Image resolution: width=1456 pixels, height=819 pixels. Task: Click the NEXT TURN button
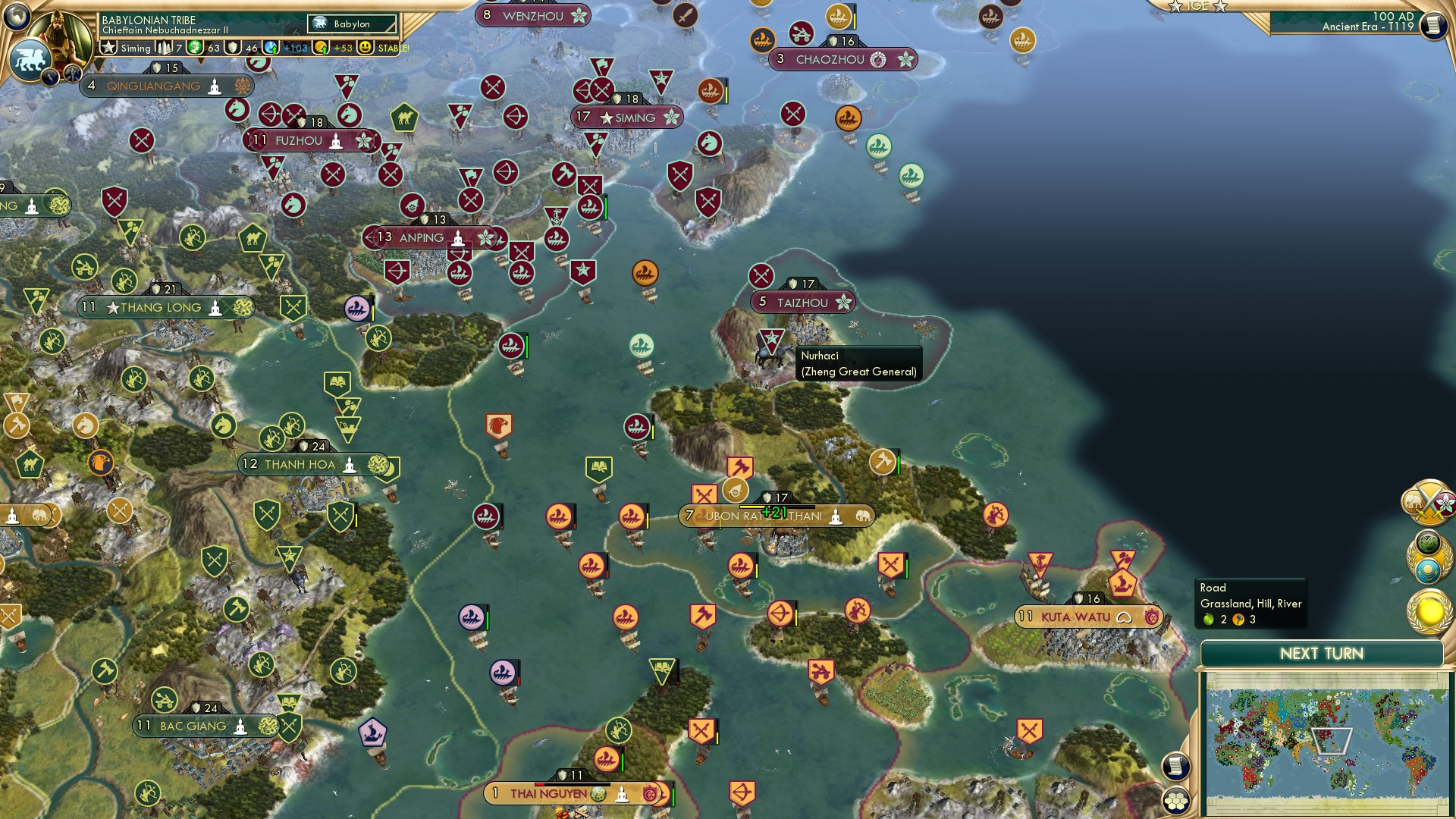[x=1323, y=653]
